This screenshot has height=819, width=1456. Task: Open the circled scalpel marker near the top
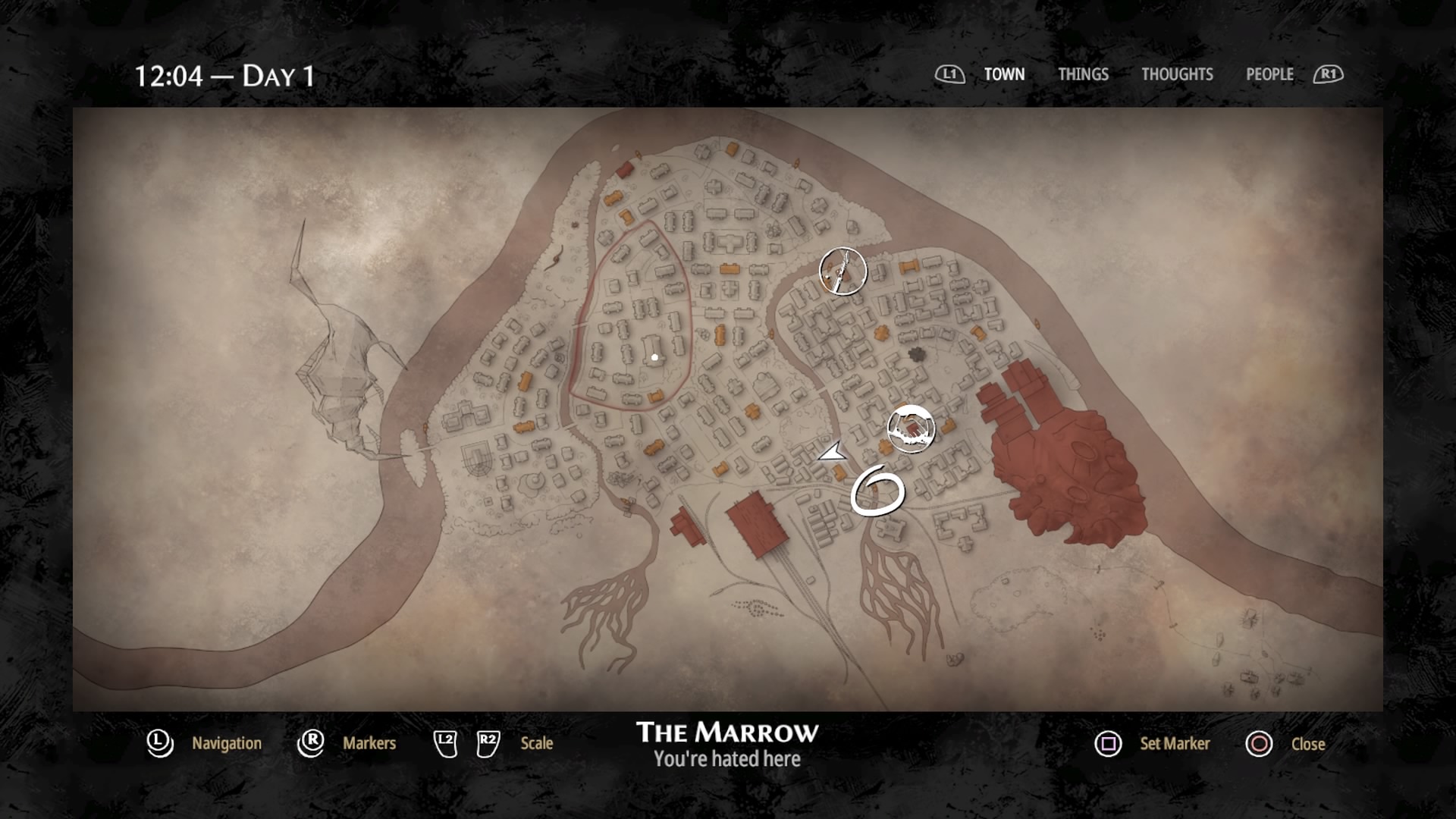click(843, 271)
